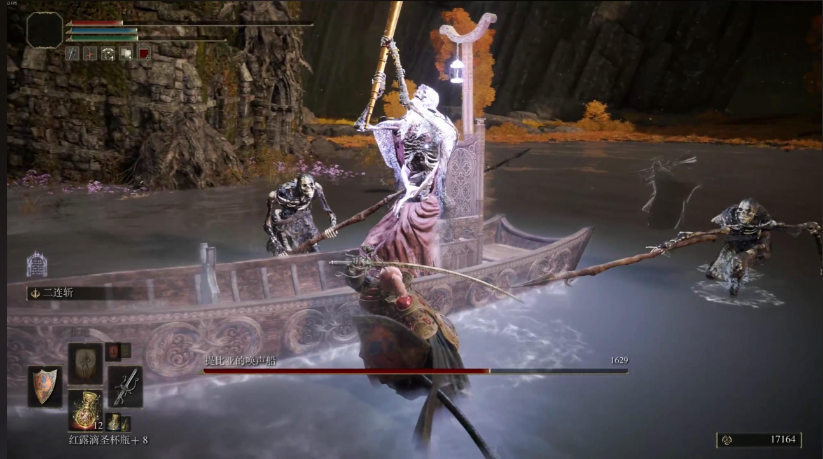
Task: Select the heater shield left-hand slot
Action: 44,387
